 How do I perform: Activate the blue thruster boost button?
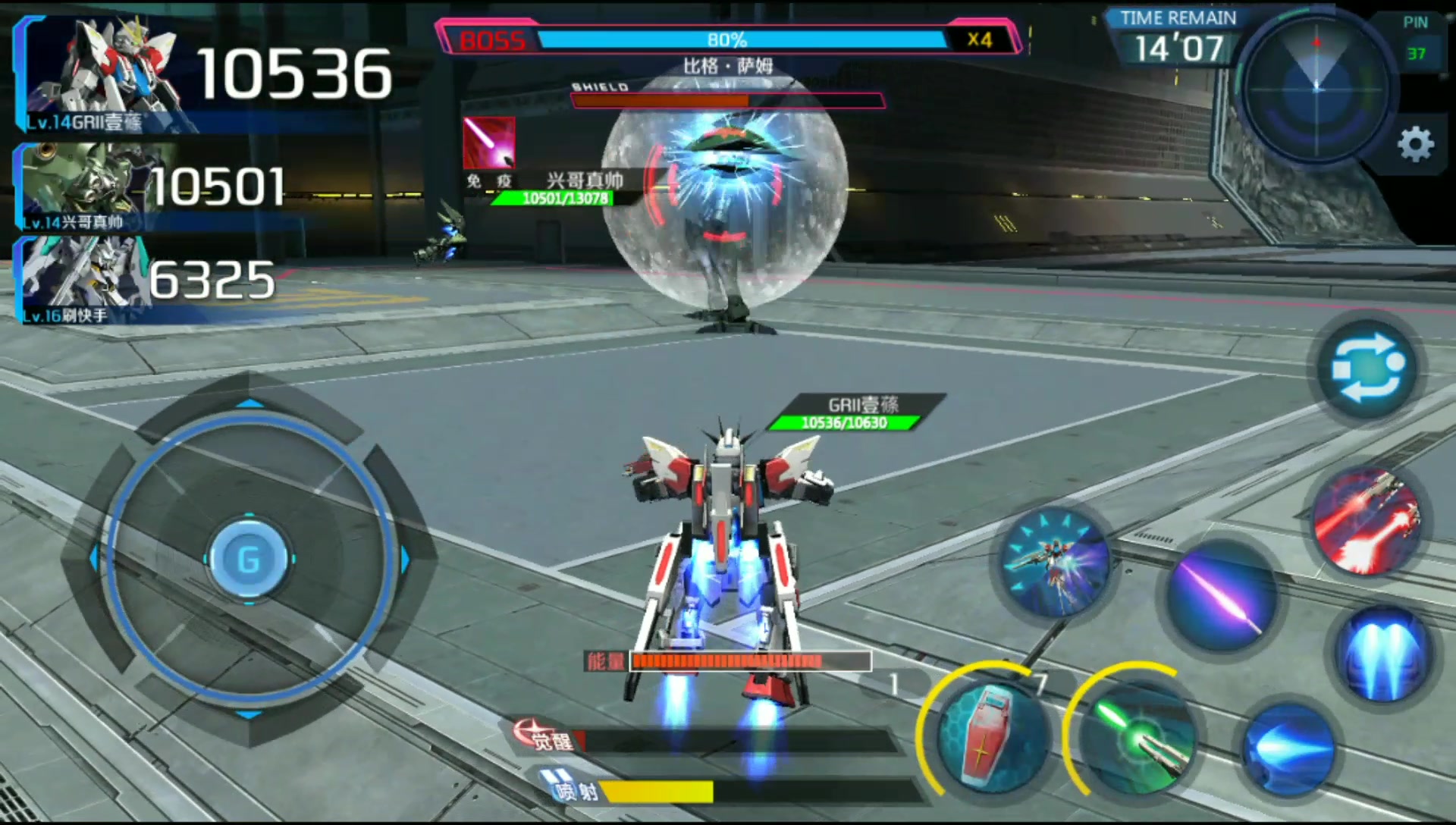coord(1383,653)
